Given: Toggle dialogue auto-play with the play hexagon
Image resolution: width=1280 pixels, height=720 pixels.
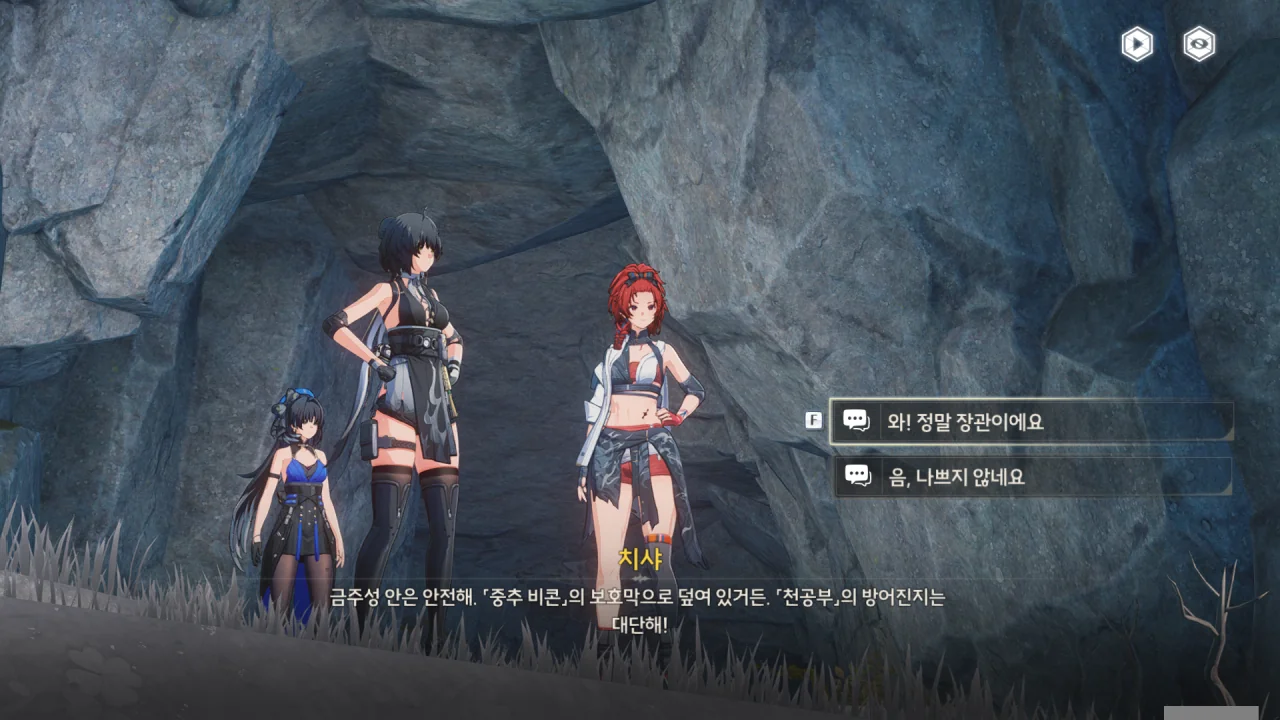Looking at the screenshot, I should (1137, 44).
